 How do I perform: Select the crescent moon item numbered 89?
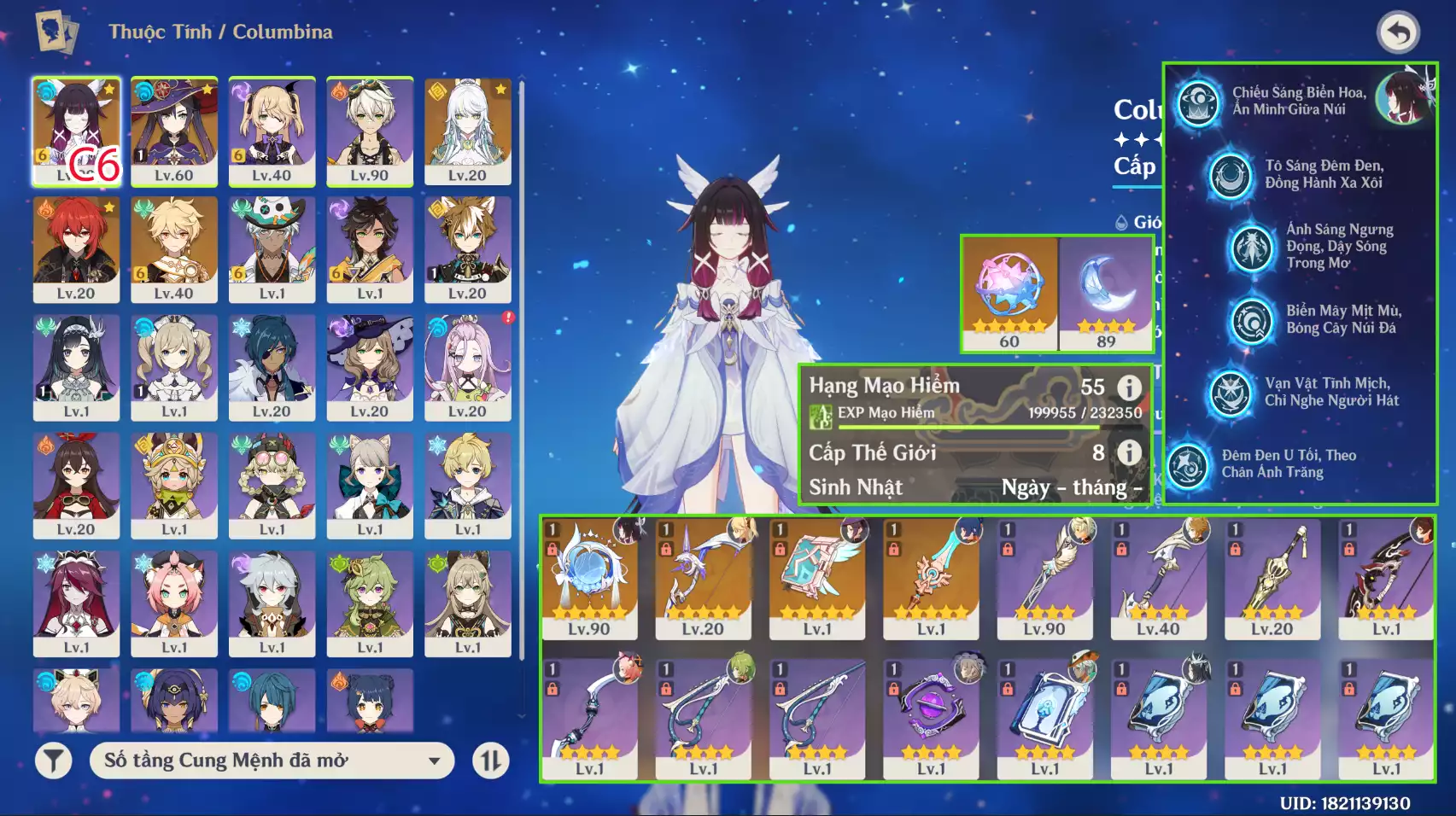(1107, 293)
